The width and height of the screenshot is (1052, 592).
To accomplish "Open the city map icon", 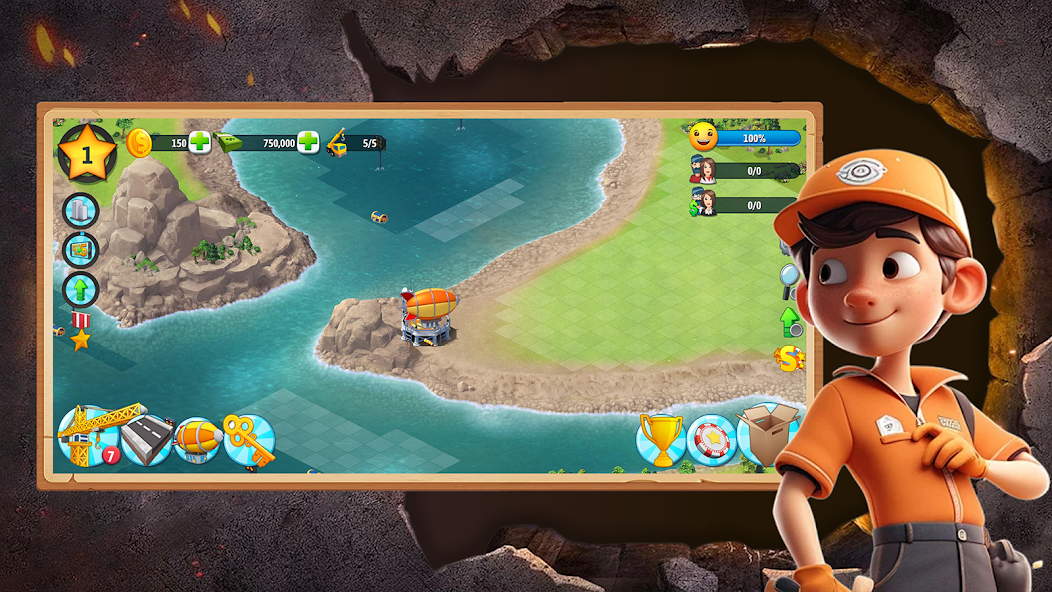I will click(x=81, y=250).
